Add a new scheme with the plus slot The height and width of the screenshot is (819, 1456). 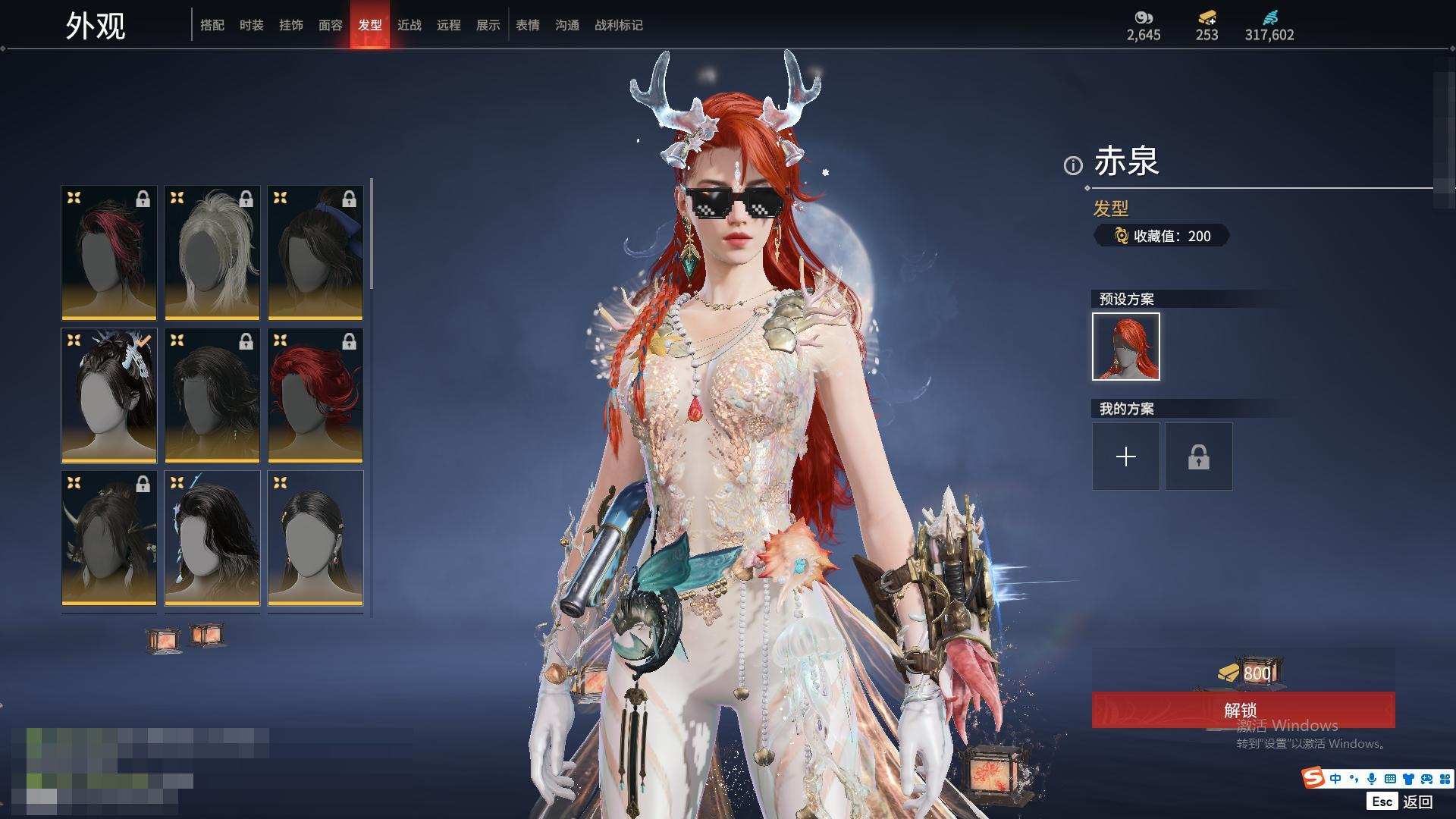point(1125,457)
